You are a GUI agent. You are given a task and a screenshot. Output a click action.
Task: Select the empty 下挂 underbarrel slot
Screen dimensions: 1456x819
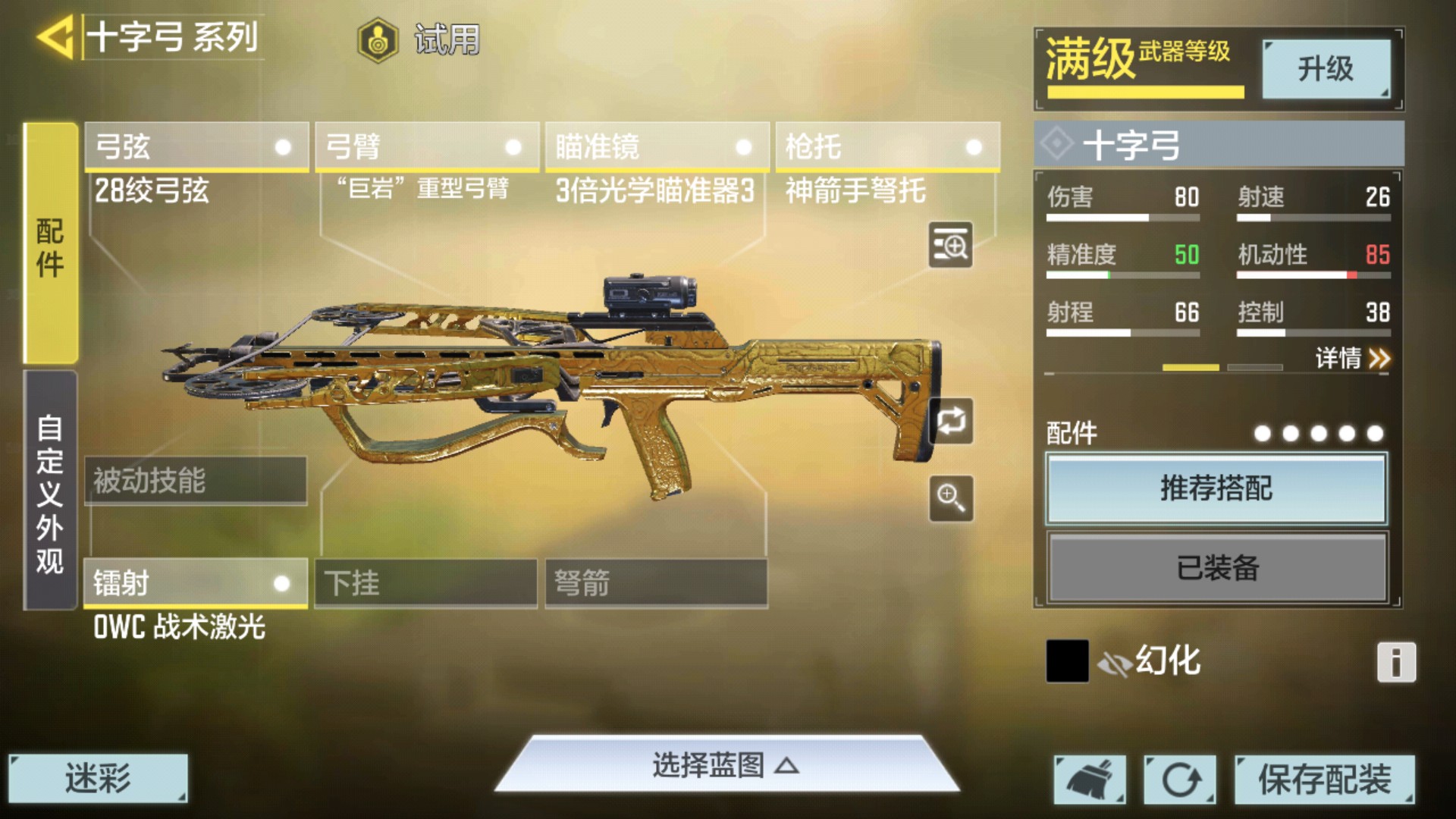point(425,583)
